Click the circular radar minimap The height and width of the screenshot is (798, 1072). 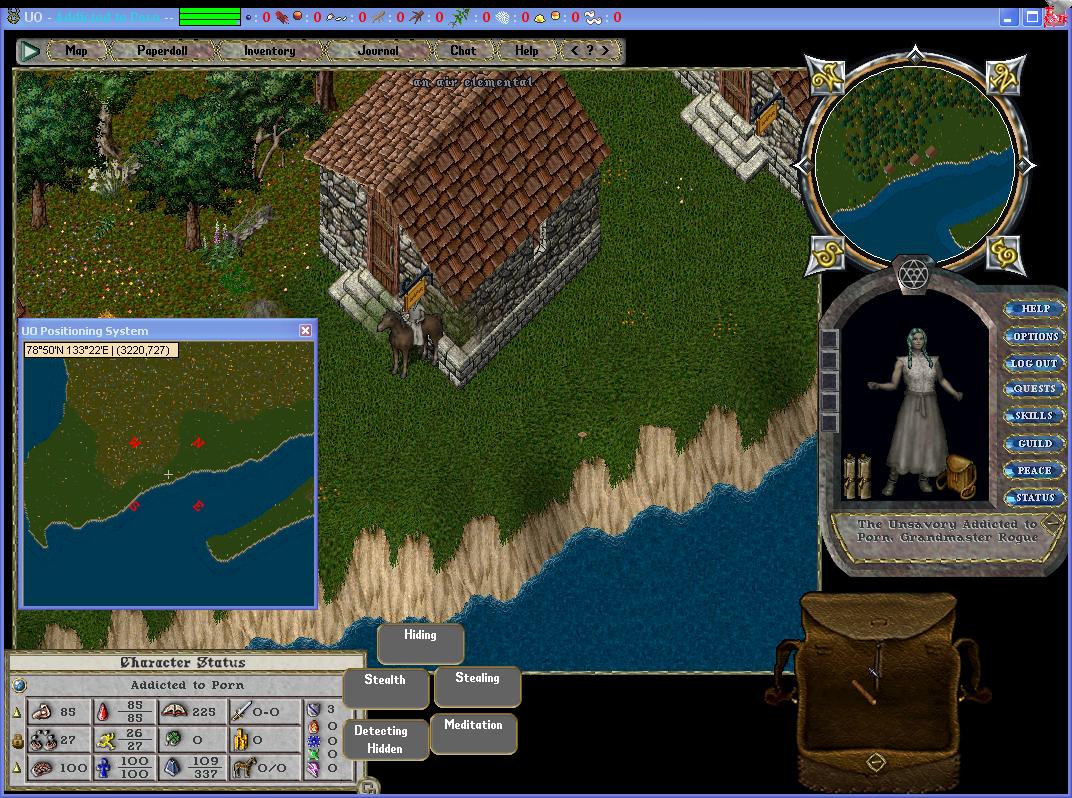tap(913, 166)
